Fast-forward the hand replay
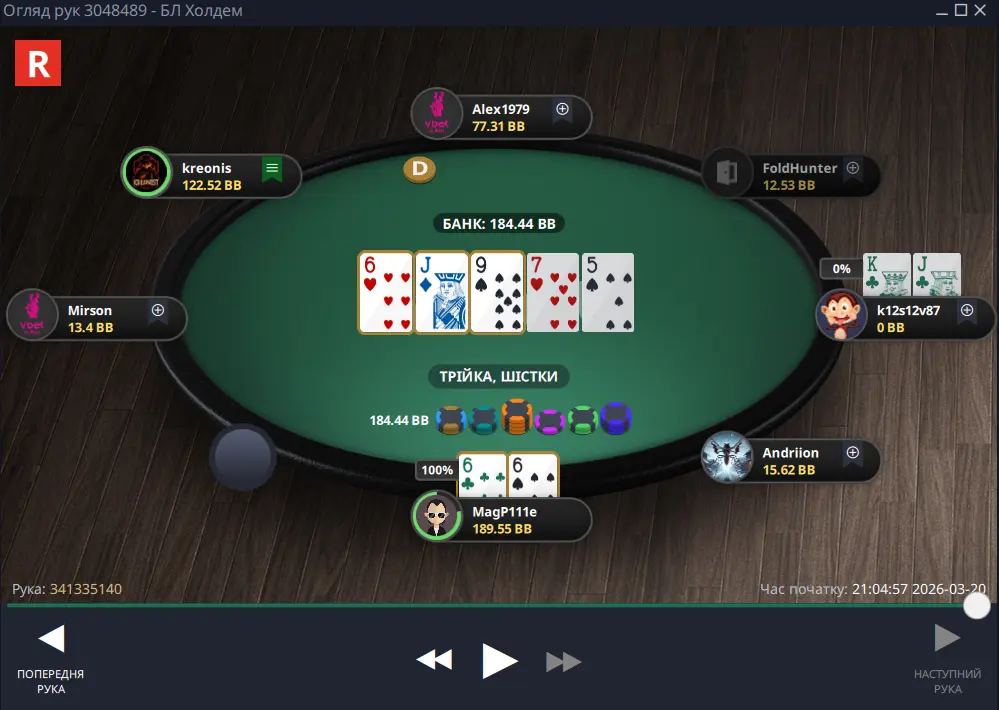 564,661
